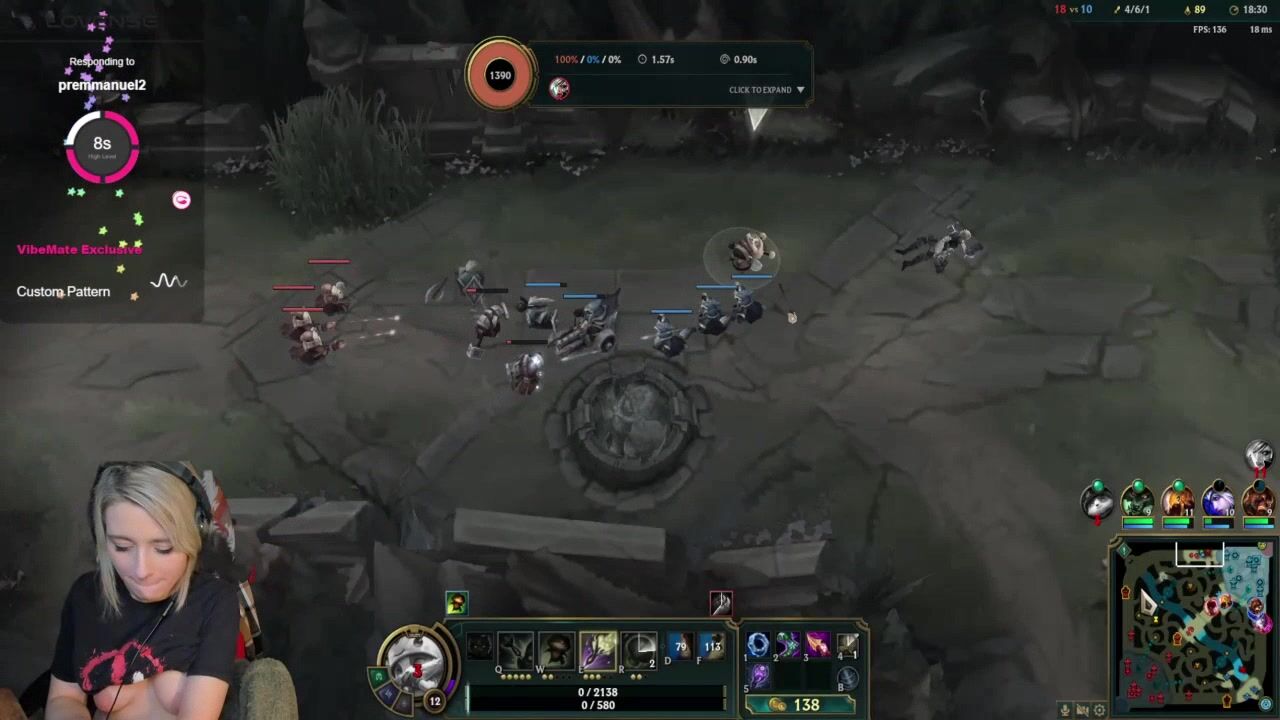Use the blue ring item in slot 1

[x=758, y=645]
